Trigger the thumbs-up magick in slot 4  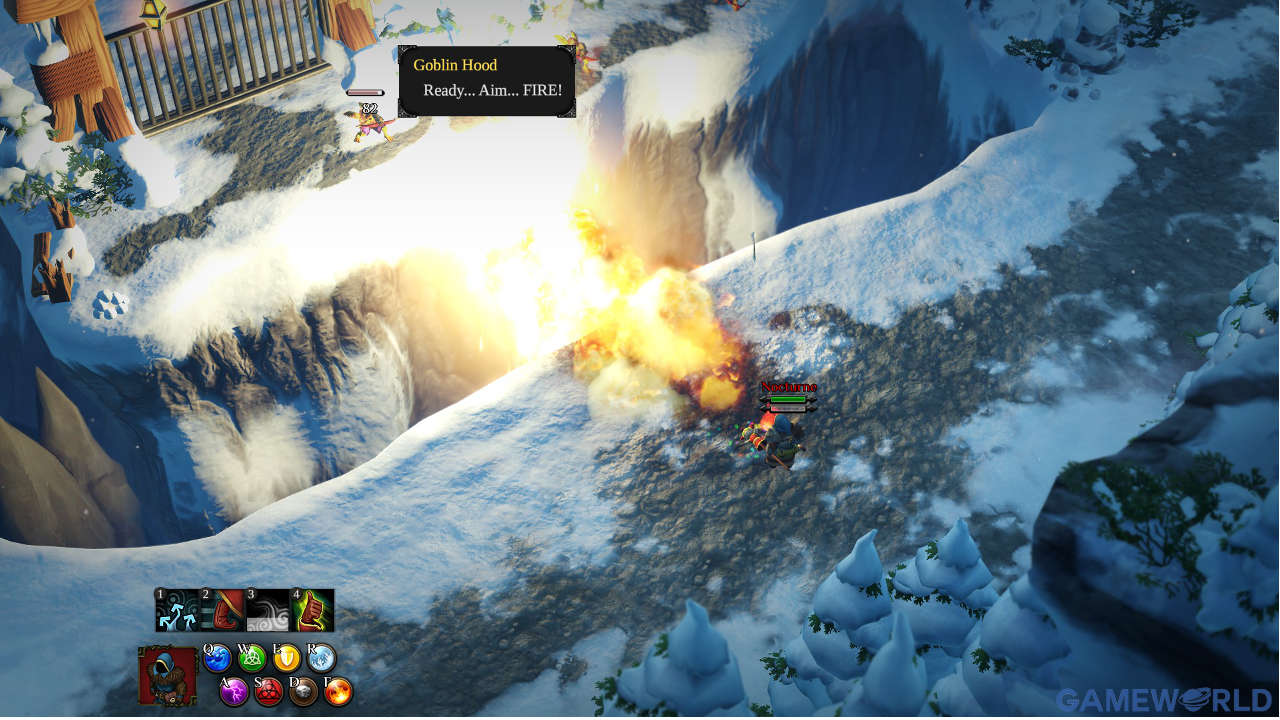[x=312, y=610]
